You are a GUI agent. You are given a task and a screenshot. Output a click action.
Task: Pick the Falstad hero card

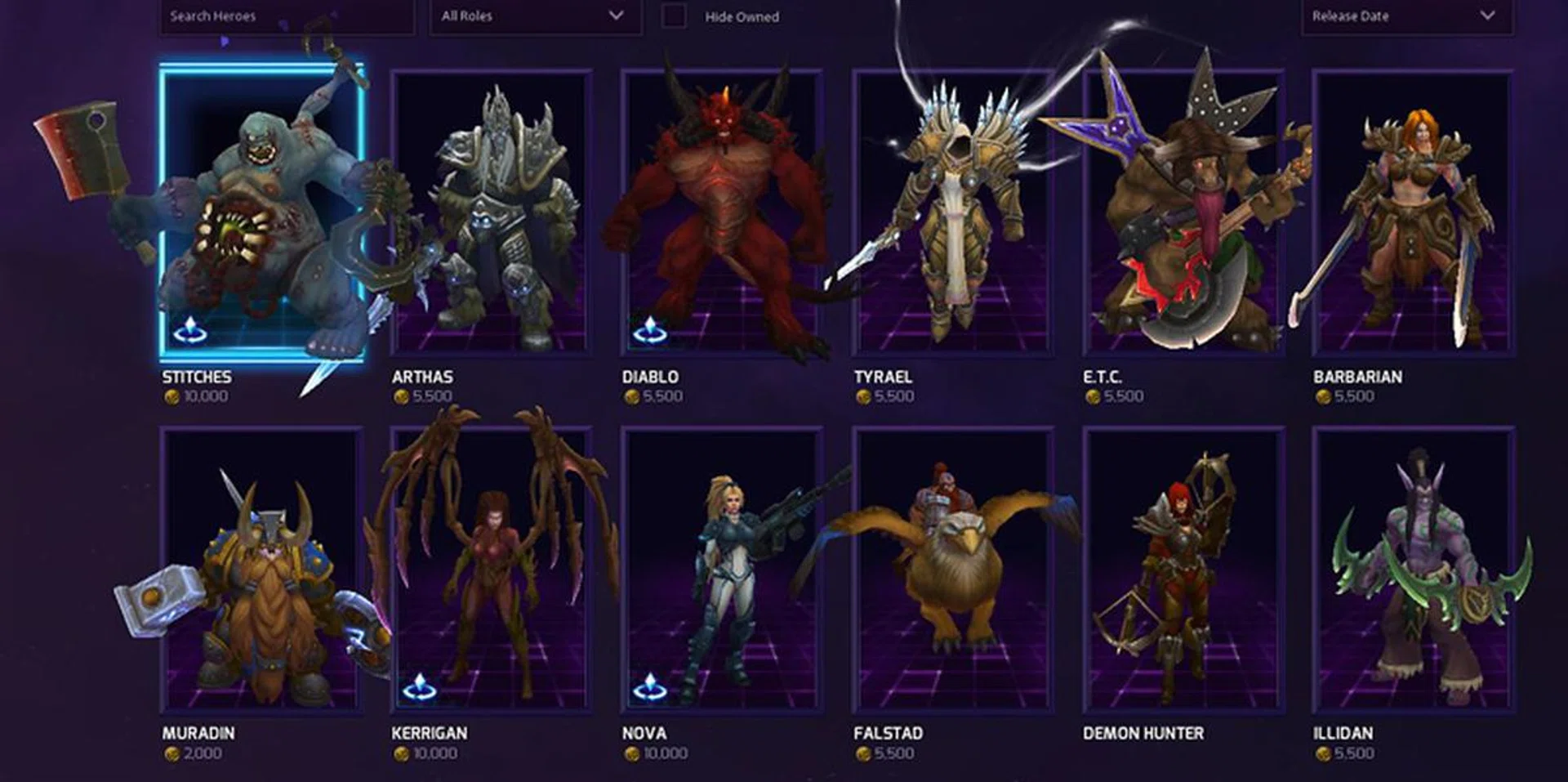pos(952,570)
